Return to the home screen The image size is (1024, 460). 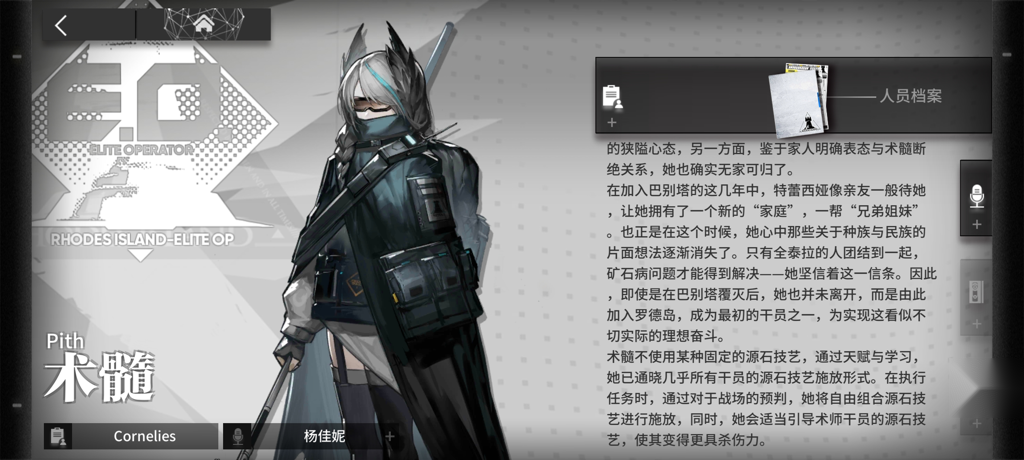203,24
